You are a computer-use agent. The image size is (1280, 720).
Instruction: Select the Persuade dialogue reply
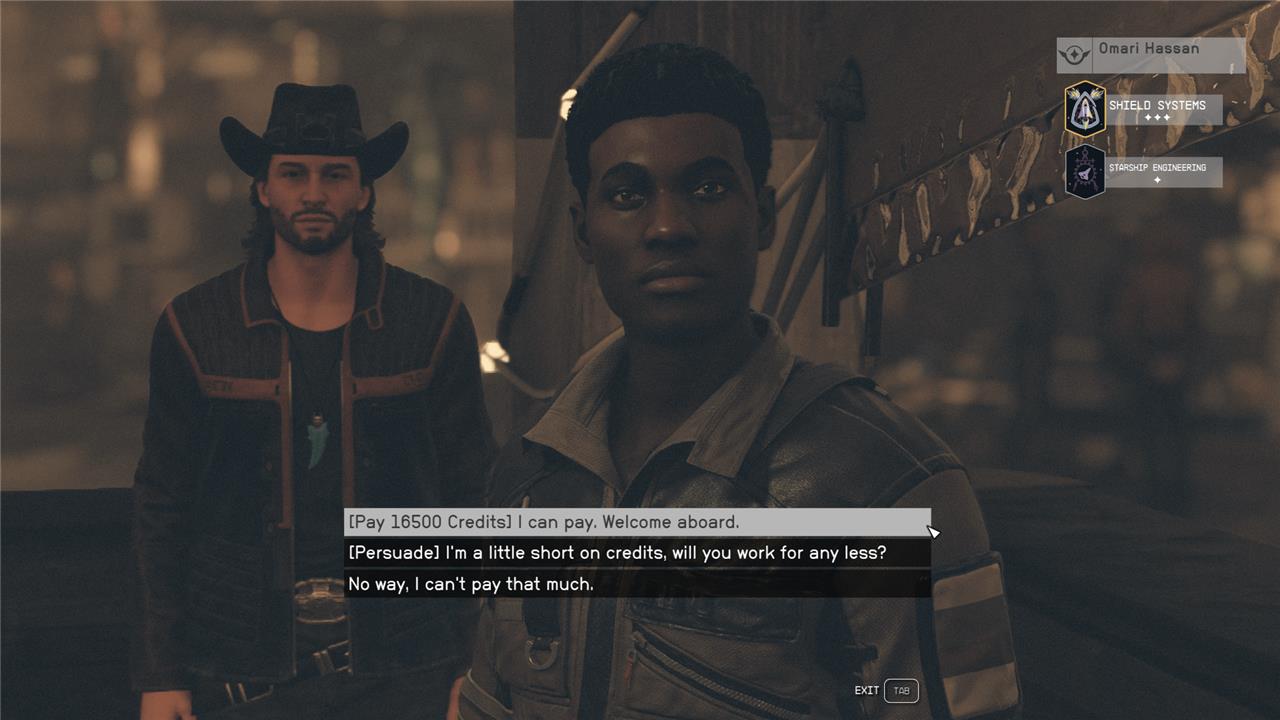pos(637,553)
